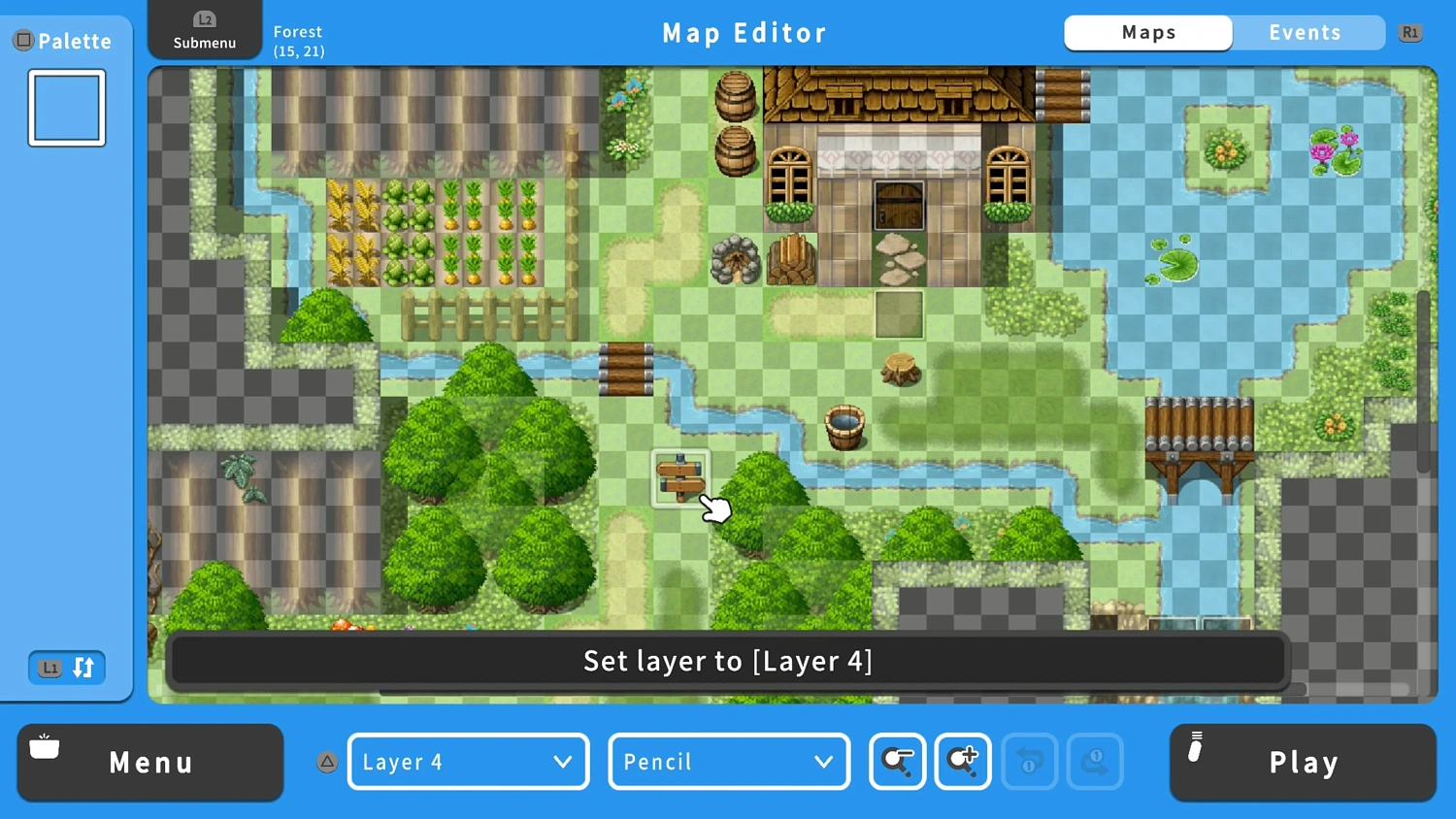This screenshot has height=819, width=1456.
Task: Select the Zoom Out magnifier icon
Action: tap(896, 762)
